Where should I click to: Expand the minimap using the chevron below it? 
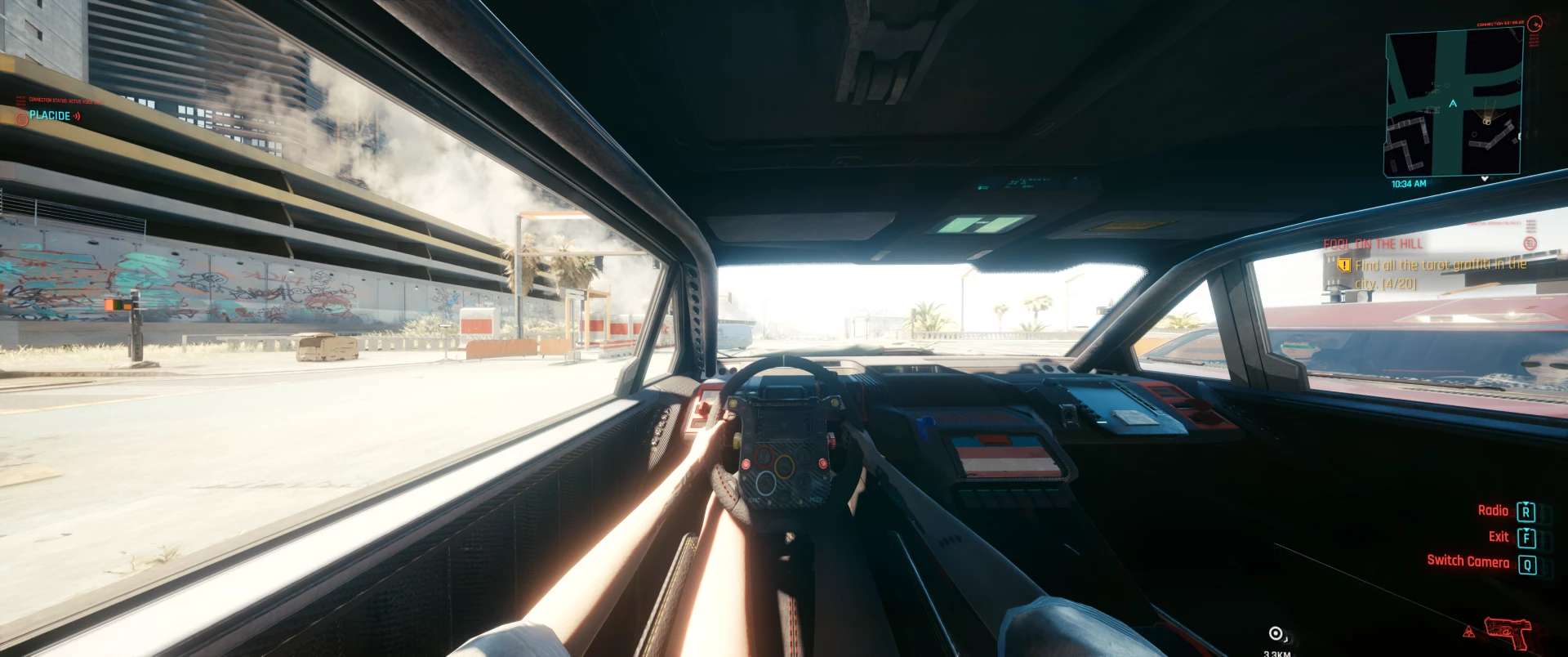[x=1486, y=177]
